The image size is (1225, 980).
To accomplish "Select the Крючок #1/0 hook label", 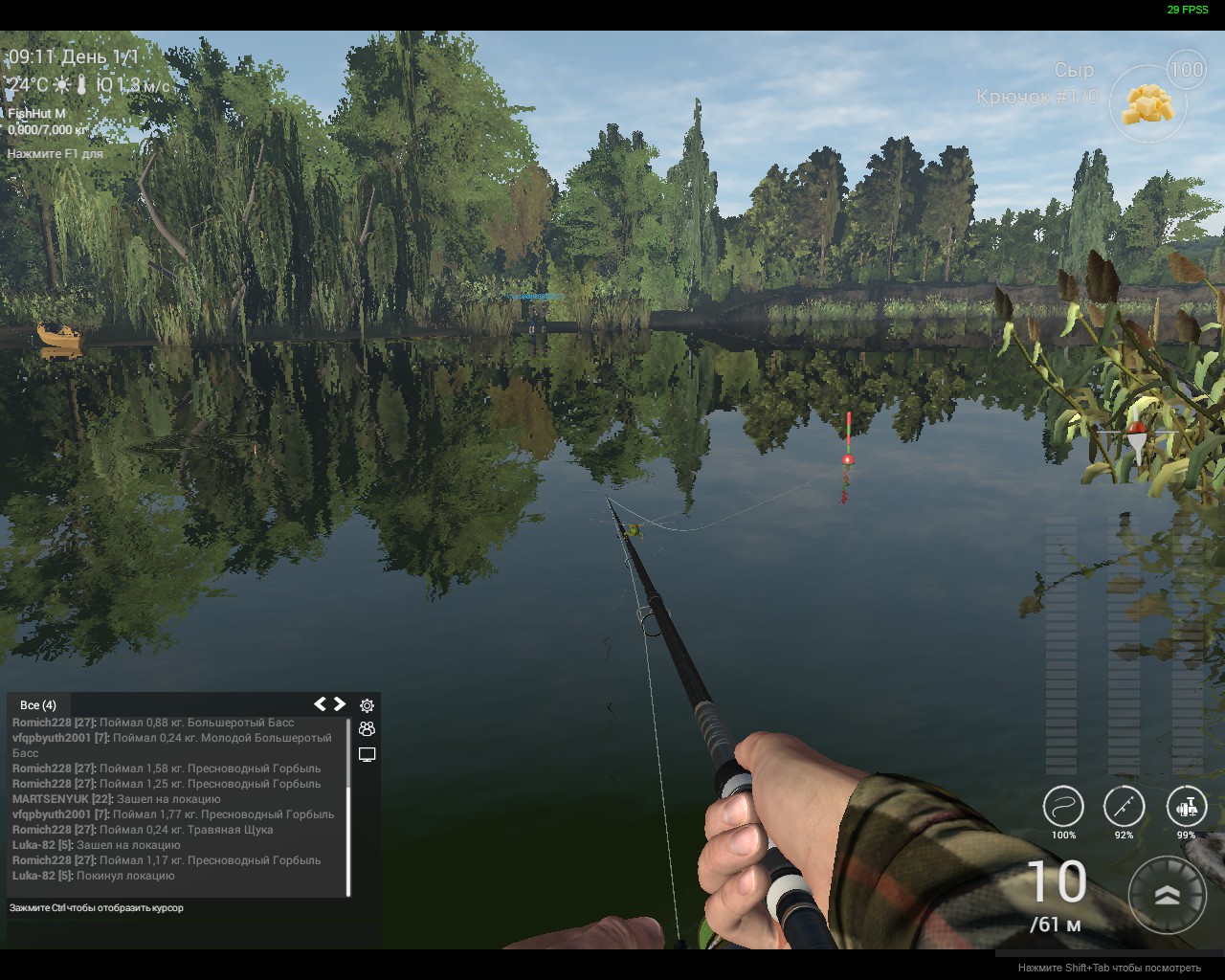I will [x=1038, y=95].
